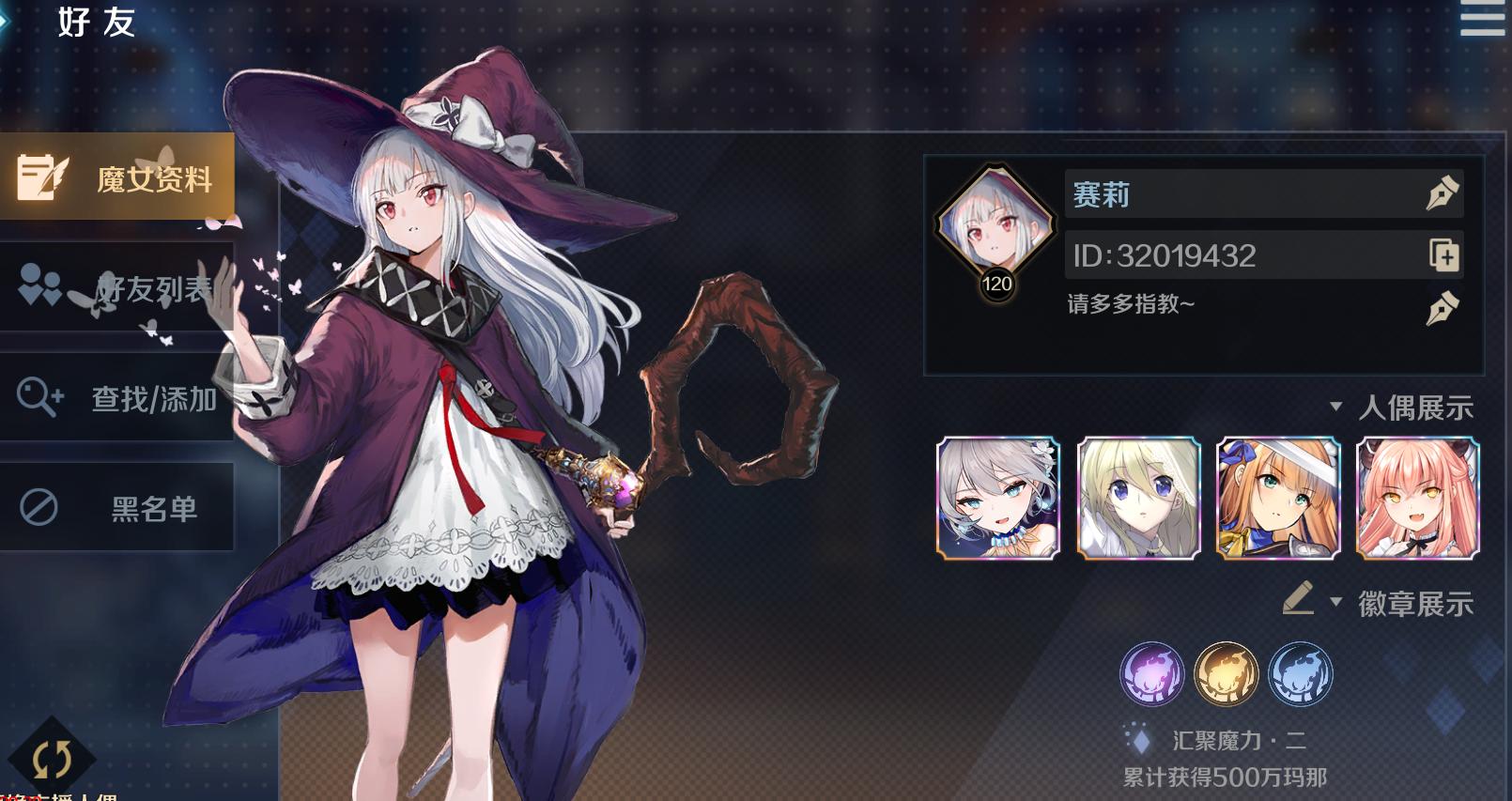Click the clipboard icon on 魔女资料
The width and height of the screenshot is (1512, 801).
click(39, 177)
